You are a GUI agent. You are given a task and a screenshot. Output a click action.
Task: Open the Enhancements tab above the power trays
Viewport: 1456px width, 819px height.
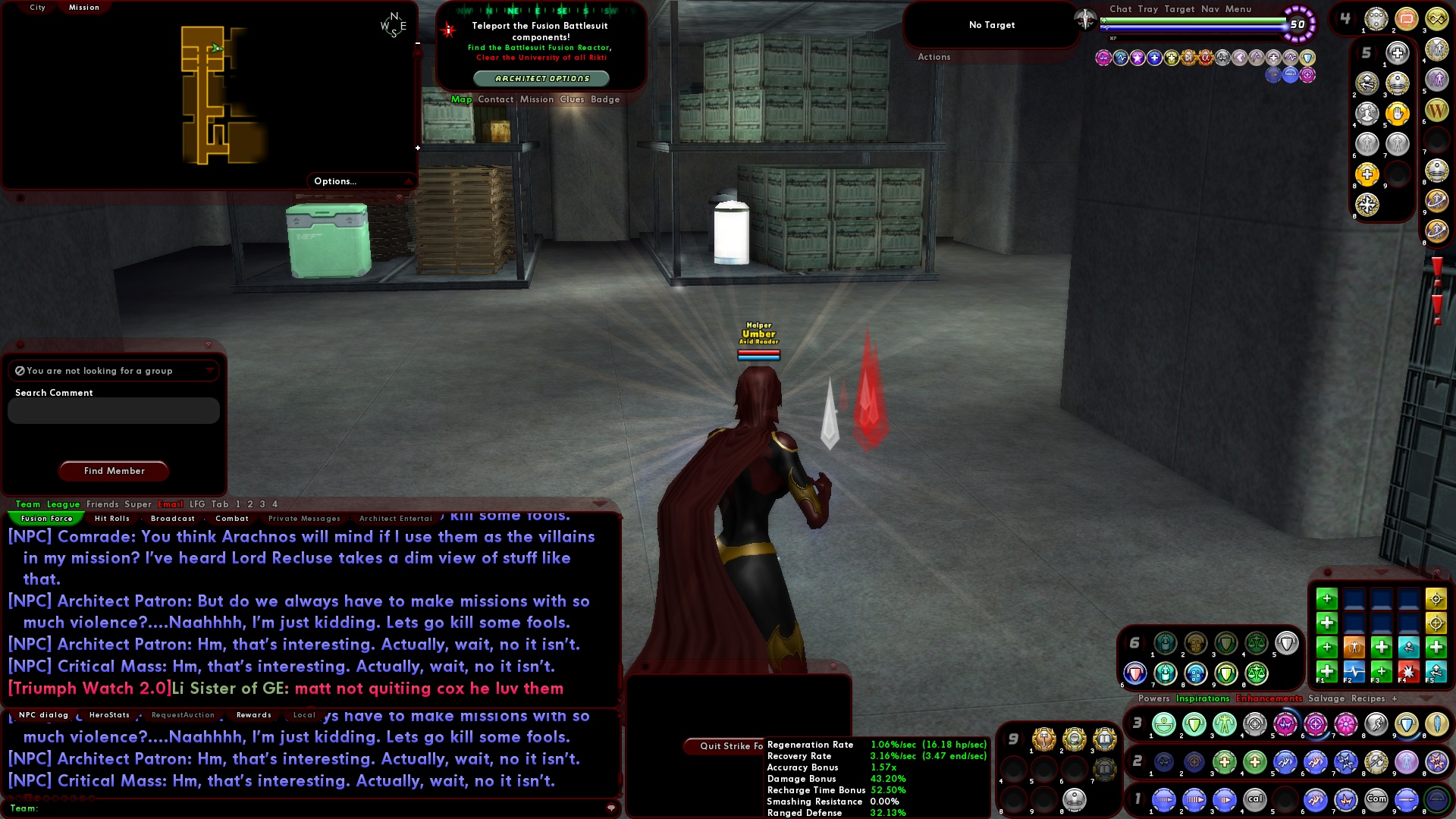coord(1269,698)
